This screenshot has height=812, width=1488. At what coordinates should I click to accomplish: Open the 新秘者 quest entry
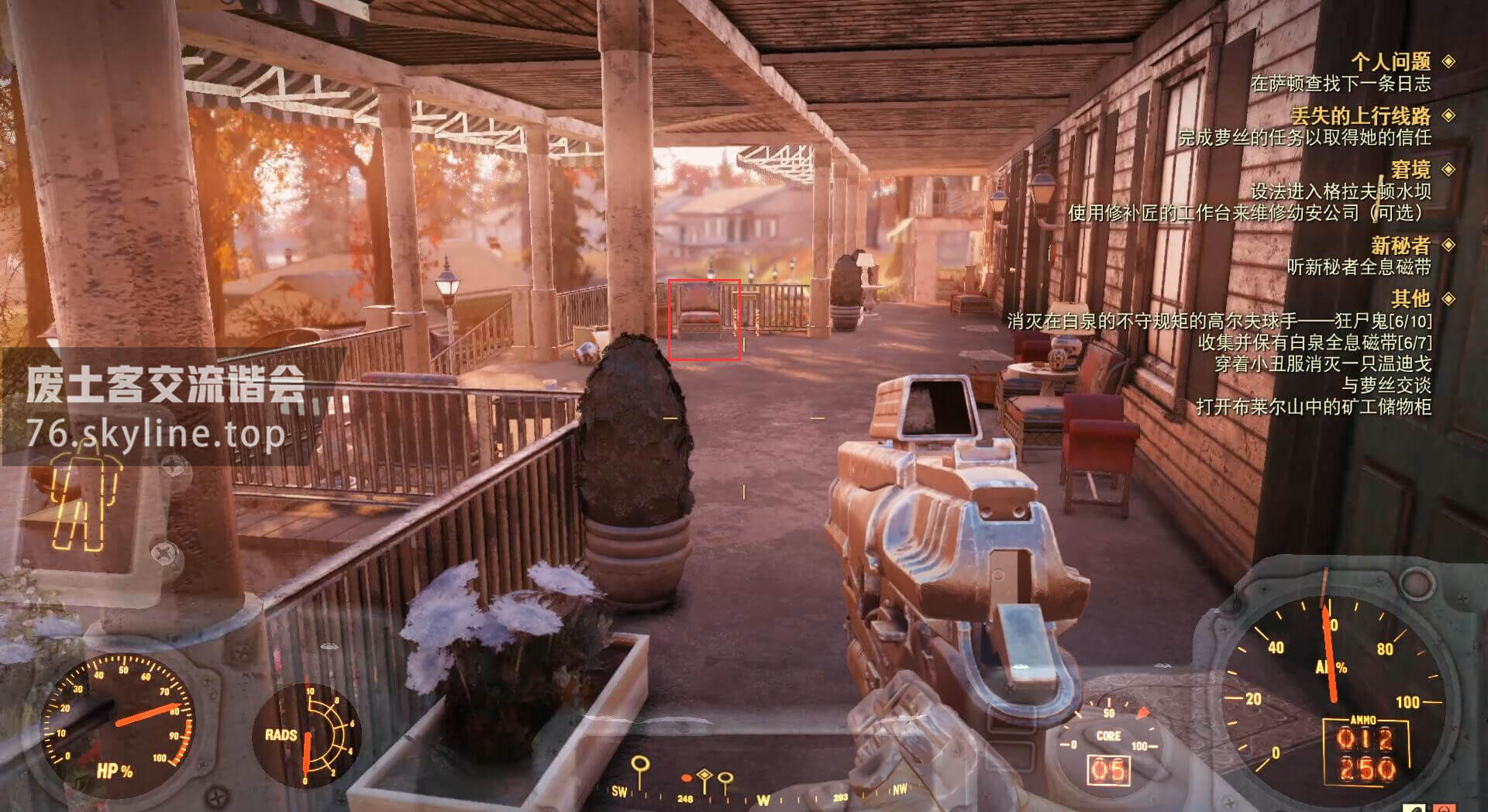click(1400, 245)
